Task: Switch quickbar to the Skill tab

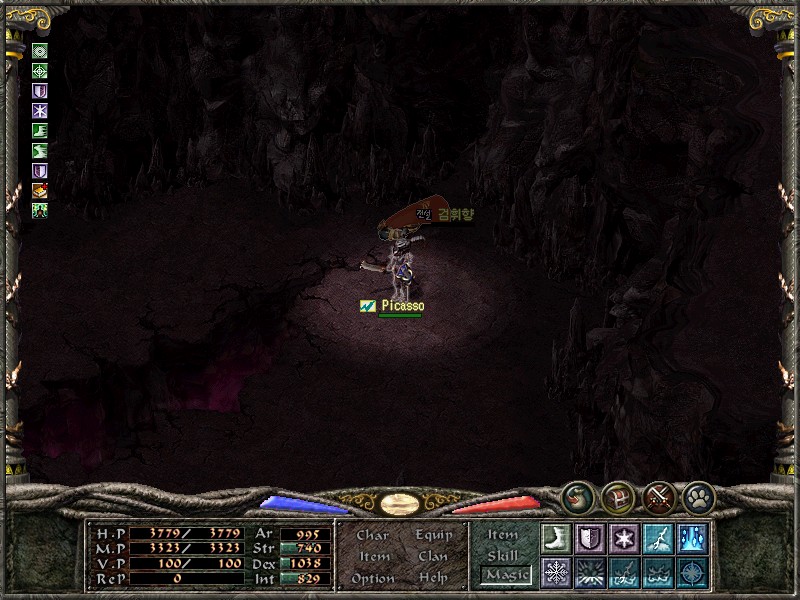Action: click(x=503, y=555)
